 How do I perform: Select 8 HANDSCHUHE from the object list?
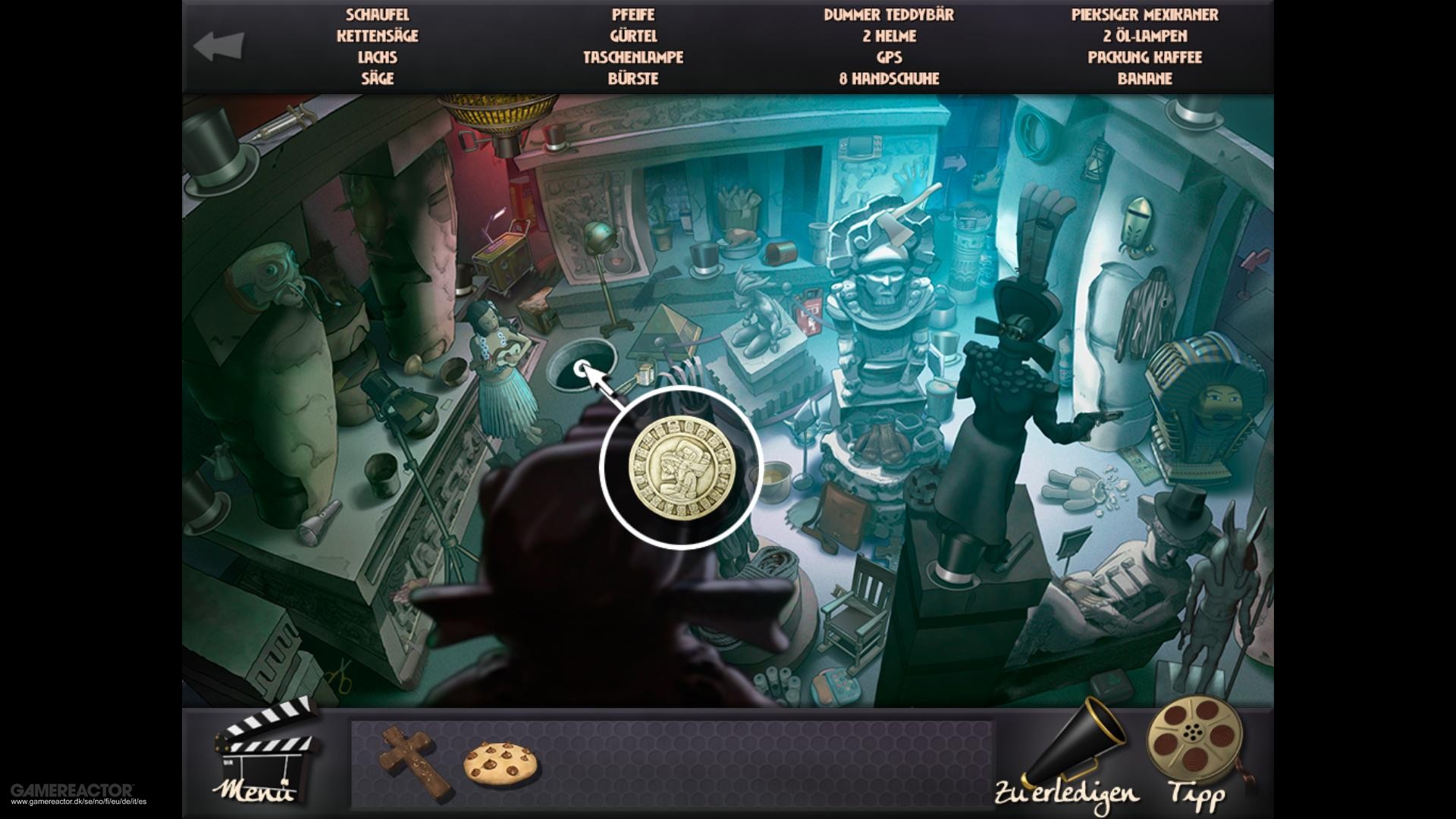889,77
